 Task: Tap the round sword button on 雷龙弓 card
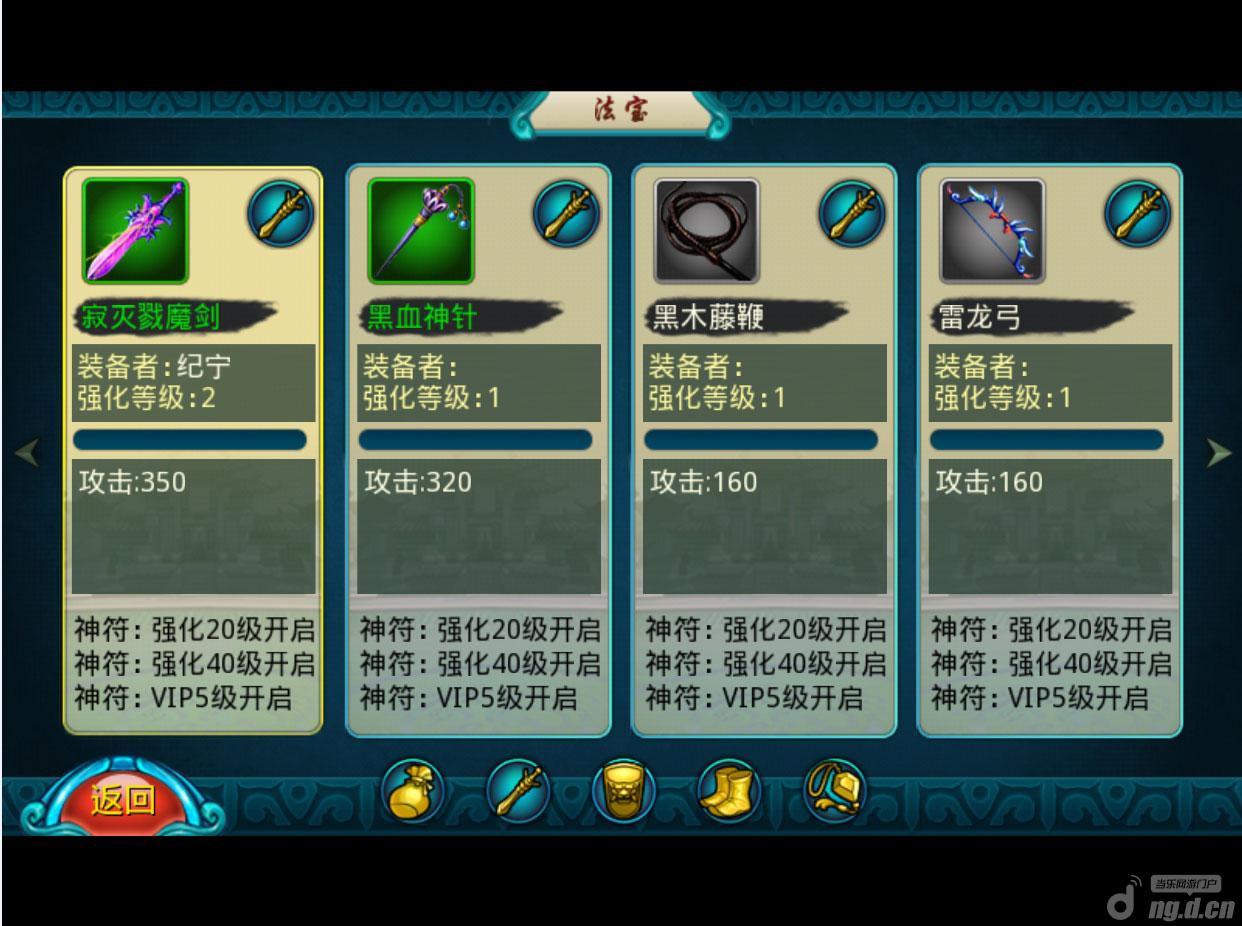(x=1137, y=213)
